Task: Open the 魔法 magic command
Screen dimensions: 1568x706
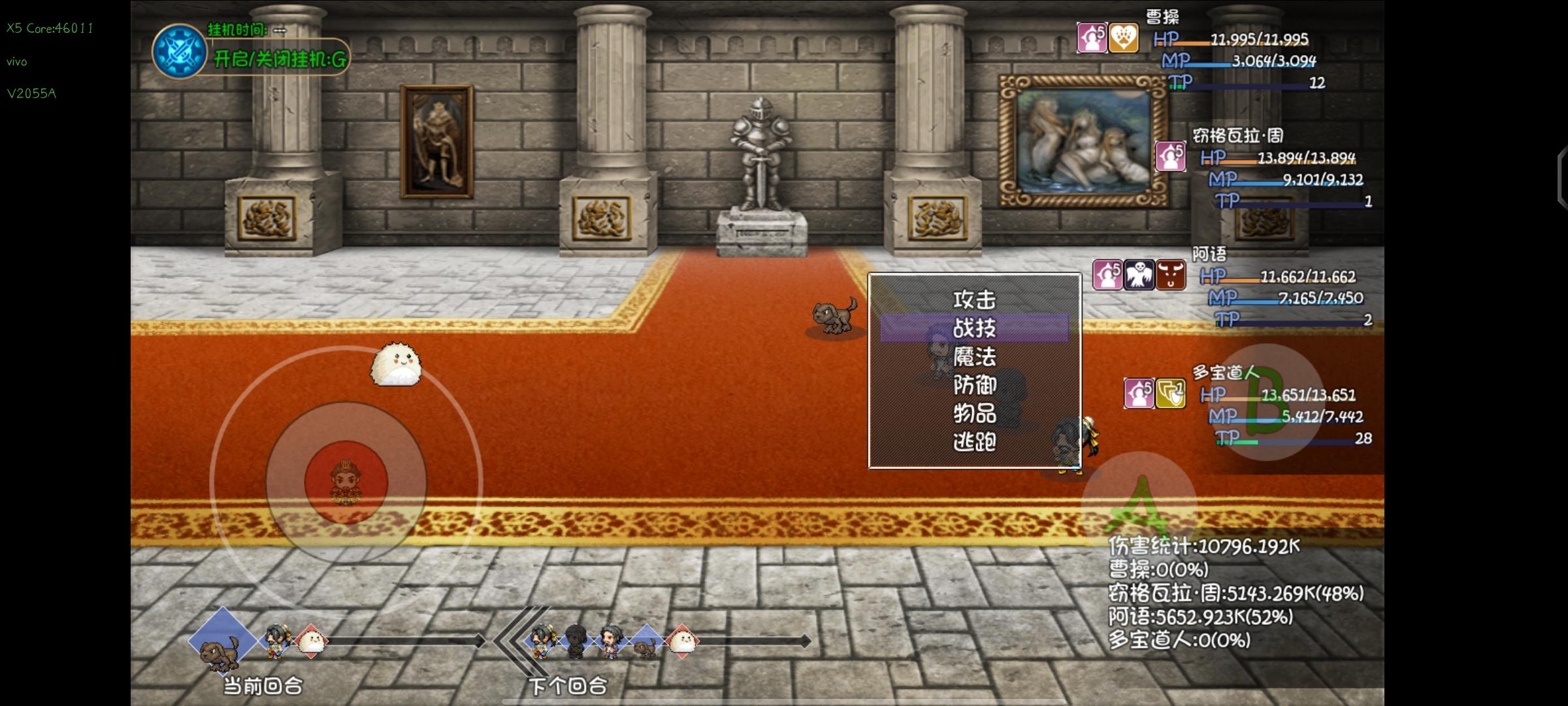Action: click(x=974, y=357)
